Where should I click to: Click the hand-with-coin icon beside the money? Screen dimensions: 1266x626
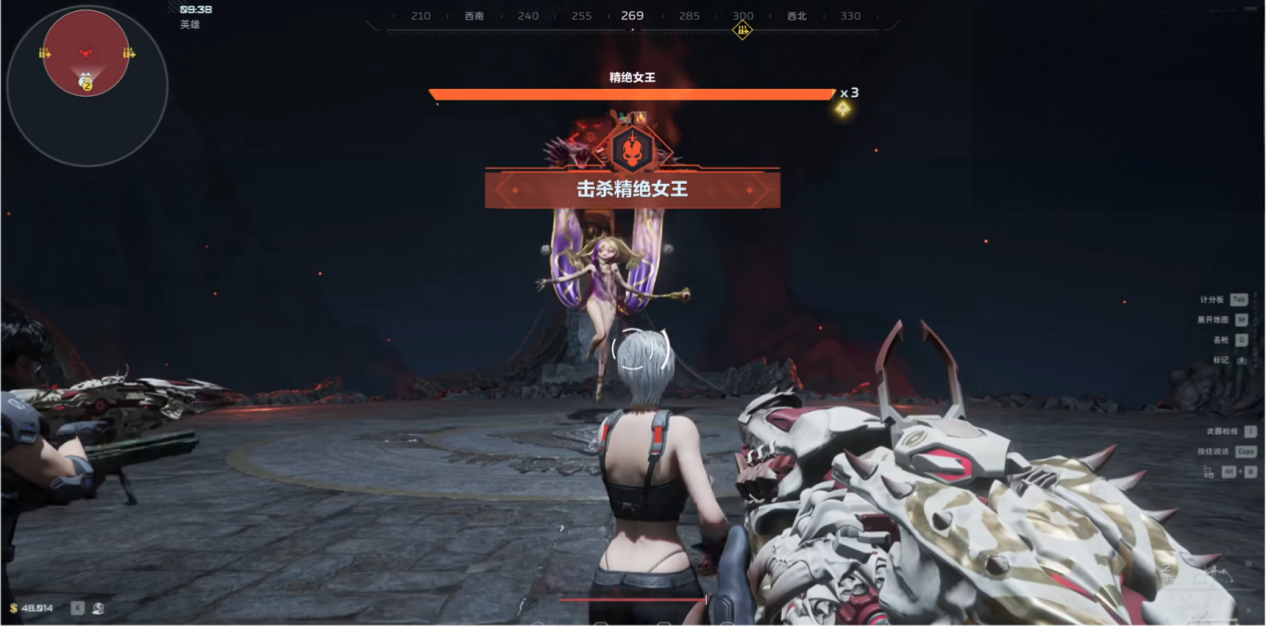pyautogui.click(x=99, y=607)
